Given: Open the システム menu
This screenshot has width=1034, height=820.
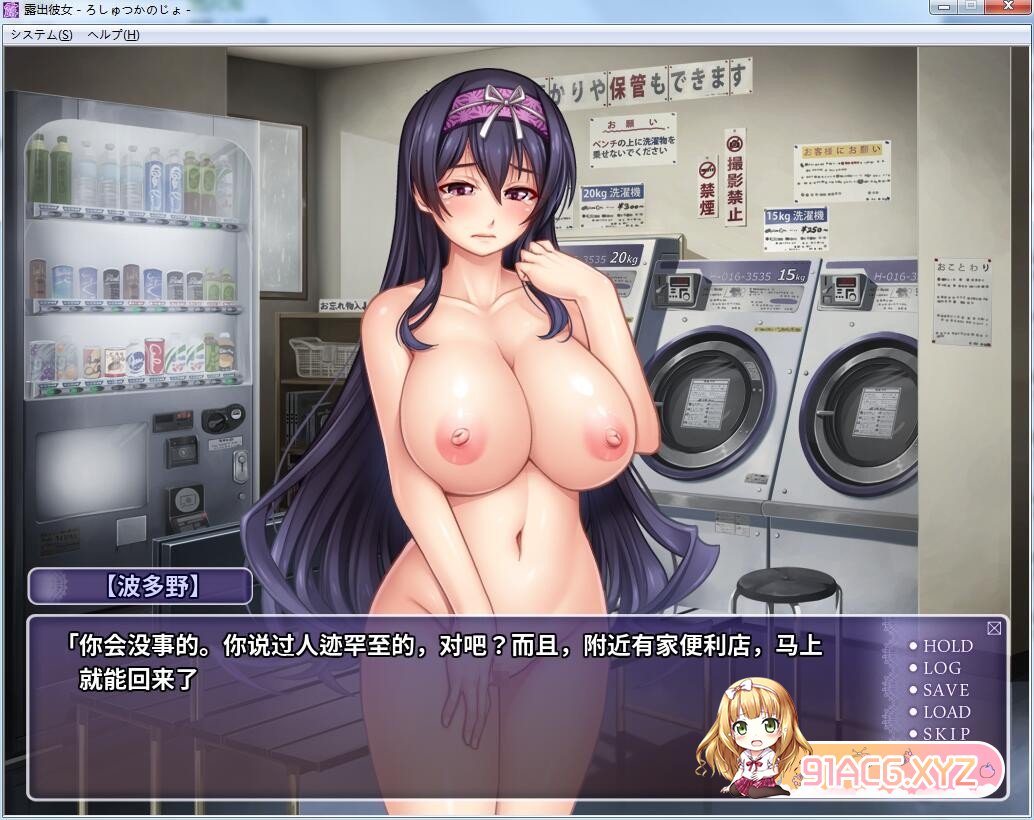Looking at the screenshot, I should [41, 34].
